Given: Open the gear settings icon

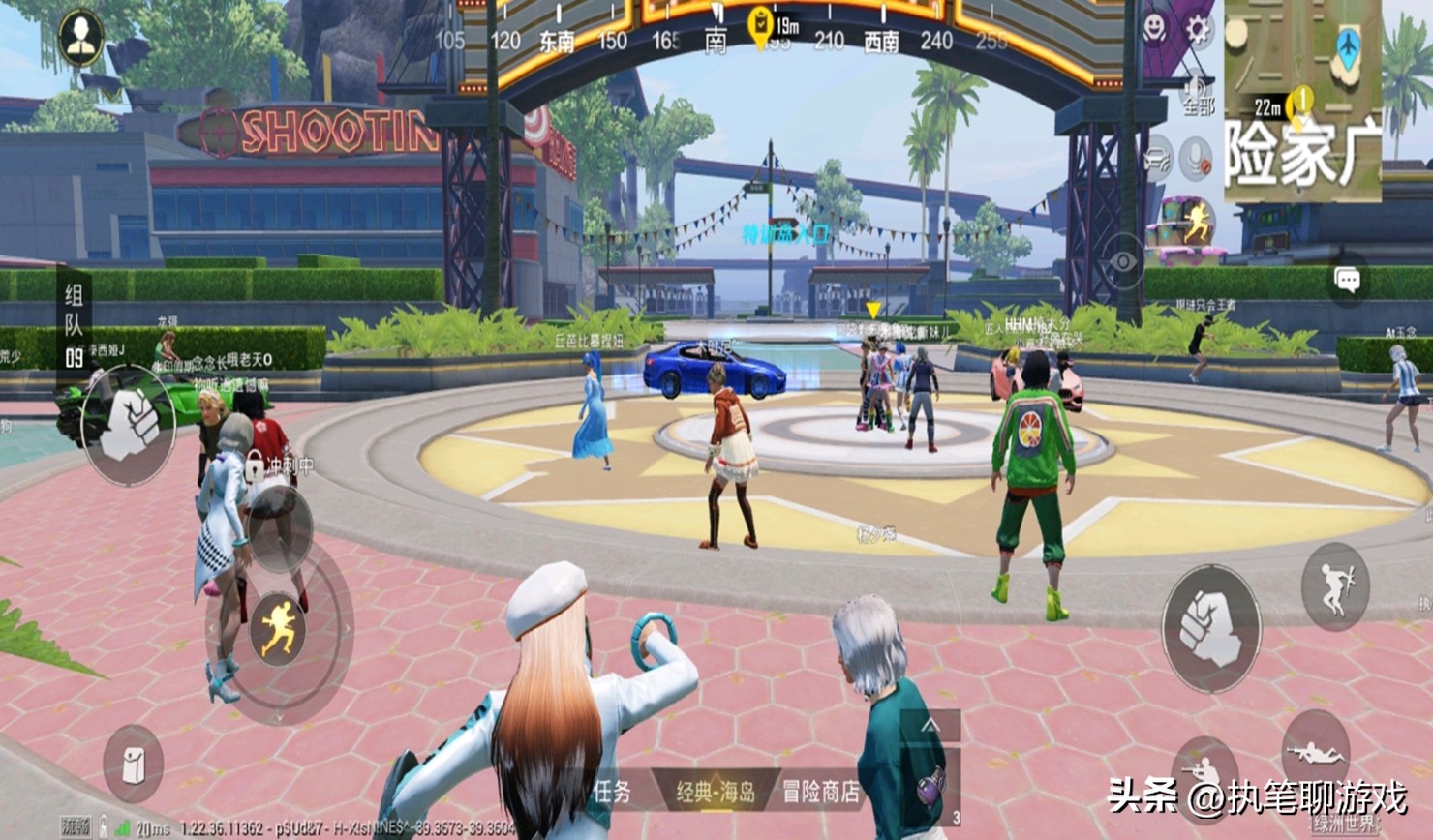Looking at the screenshot, I should click(x=1198, y=30).
